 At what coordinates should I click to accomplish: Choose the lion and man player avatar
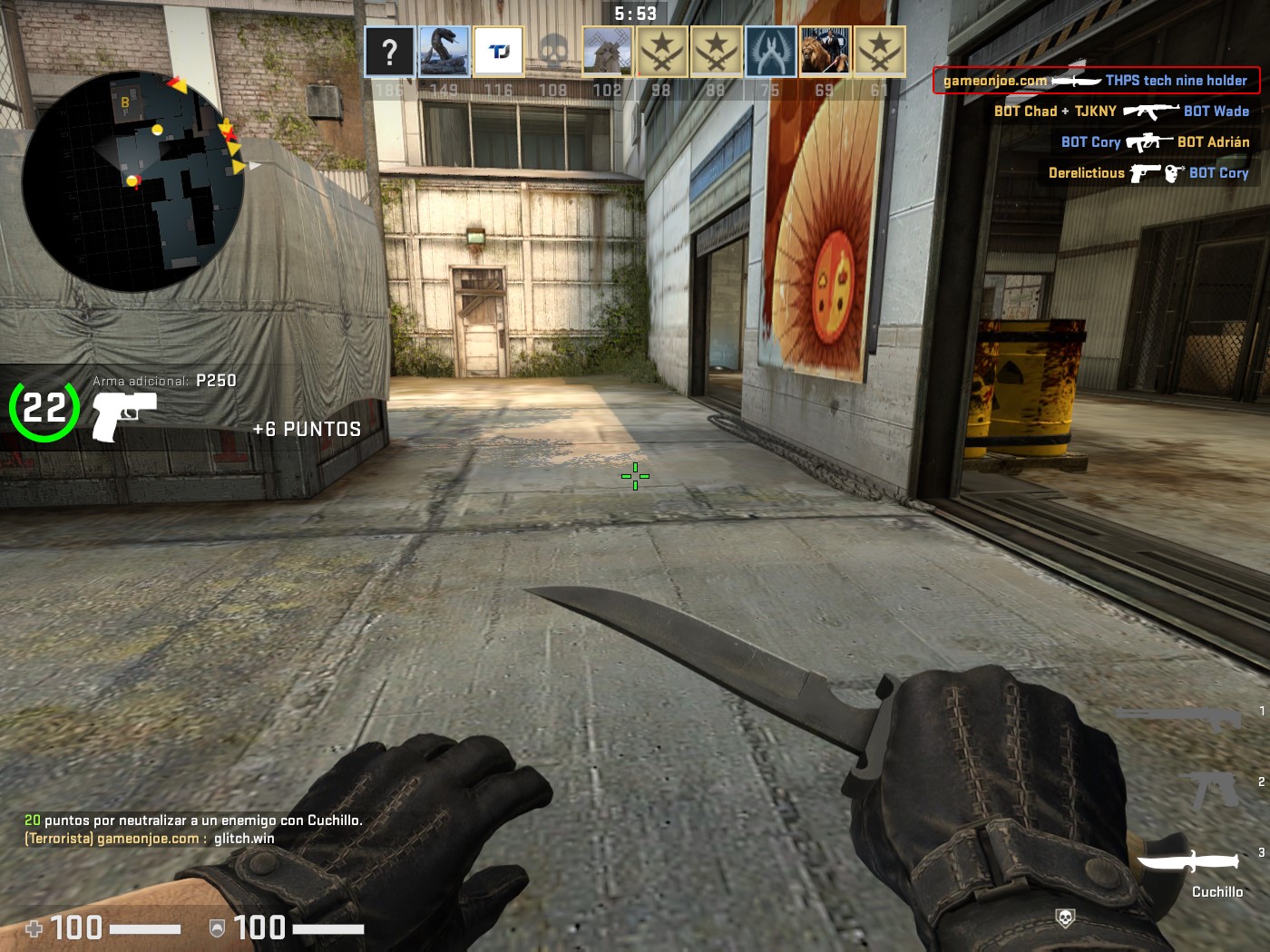pos(825,52)
